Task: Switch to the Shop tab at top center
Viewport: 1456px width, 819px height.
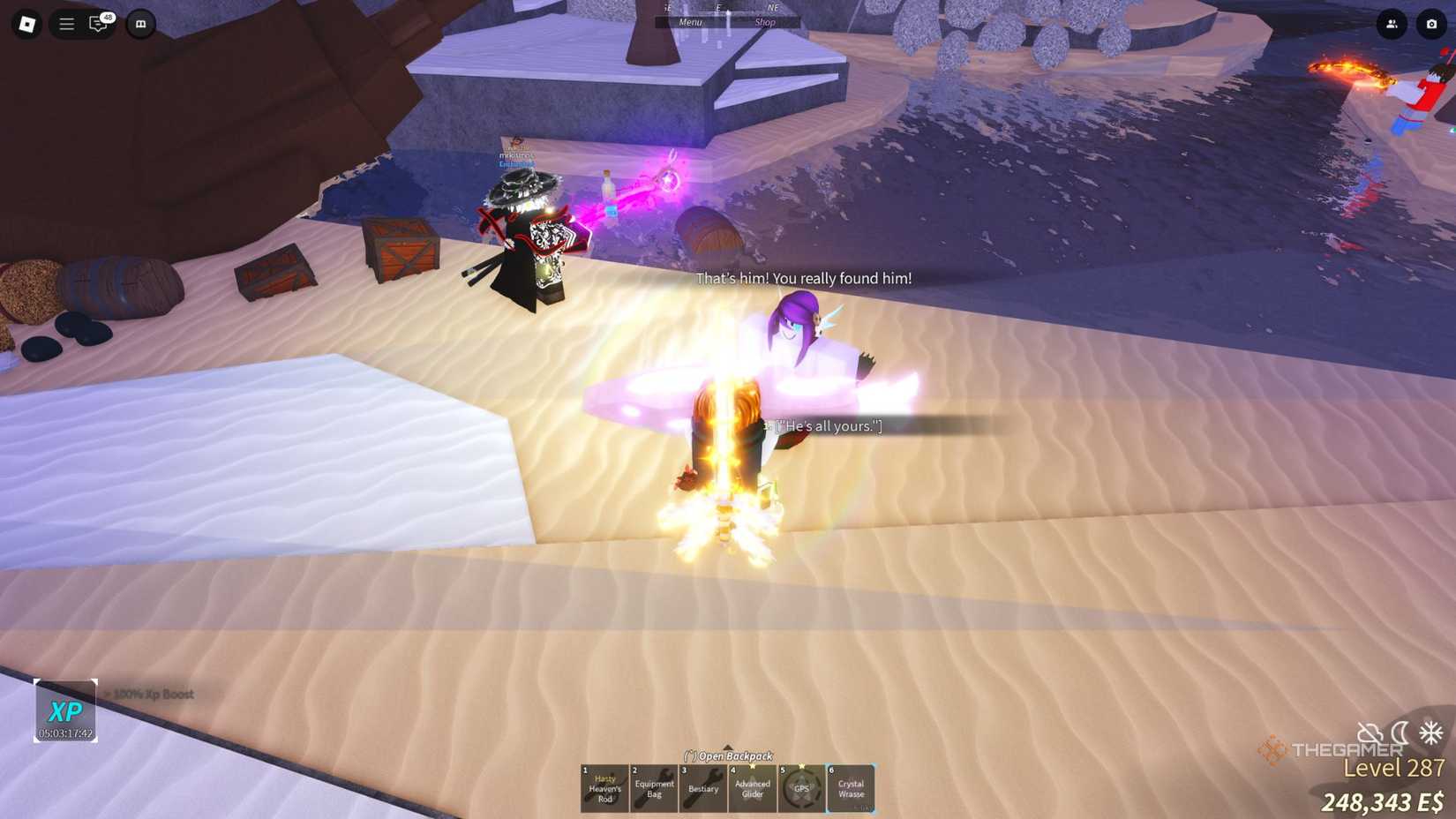Action: (765, 22)
